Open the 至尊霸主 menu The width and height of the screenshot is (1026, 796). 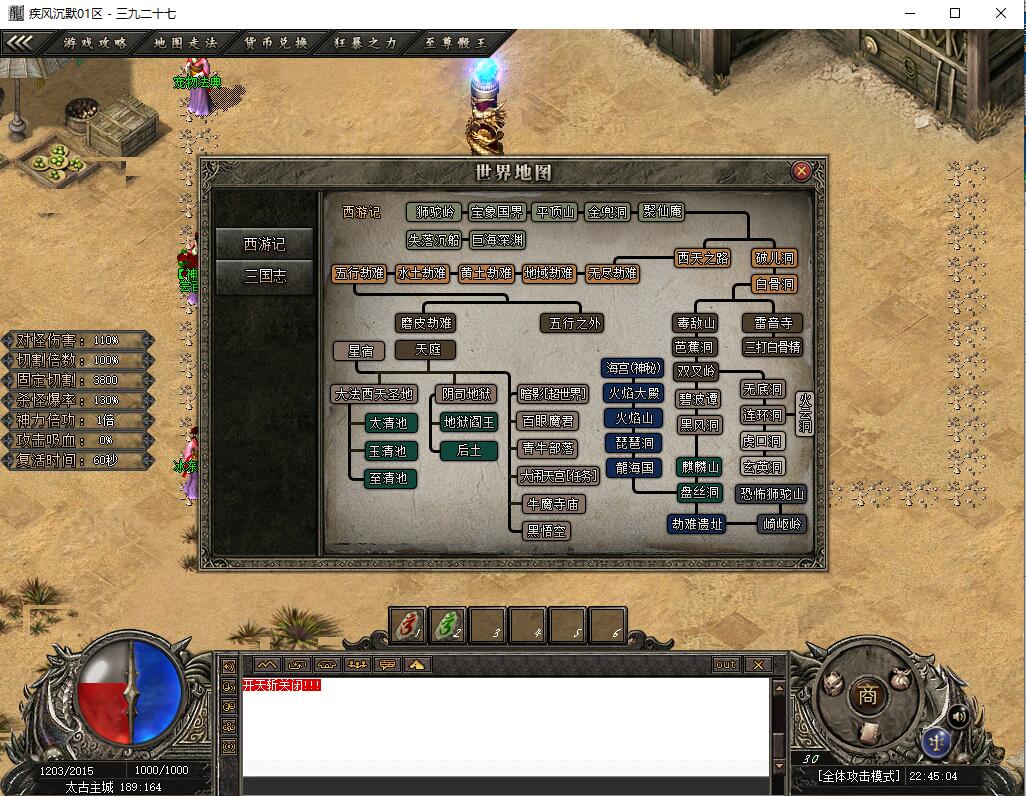tap(455, 43)
